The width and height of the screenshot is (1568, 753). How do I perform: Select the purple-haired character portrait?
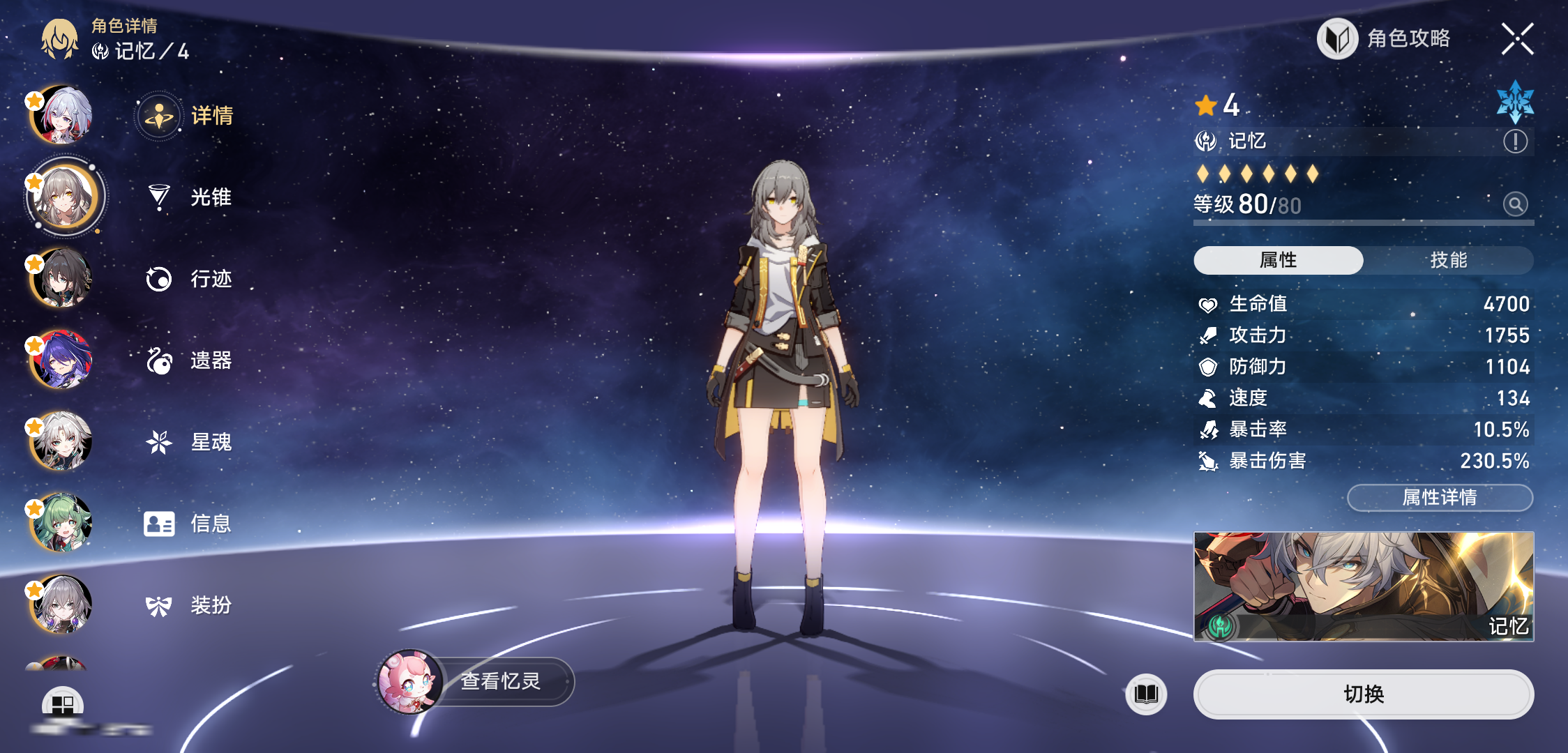(61, 360)
